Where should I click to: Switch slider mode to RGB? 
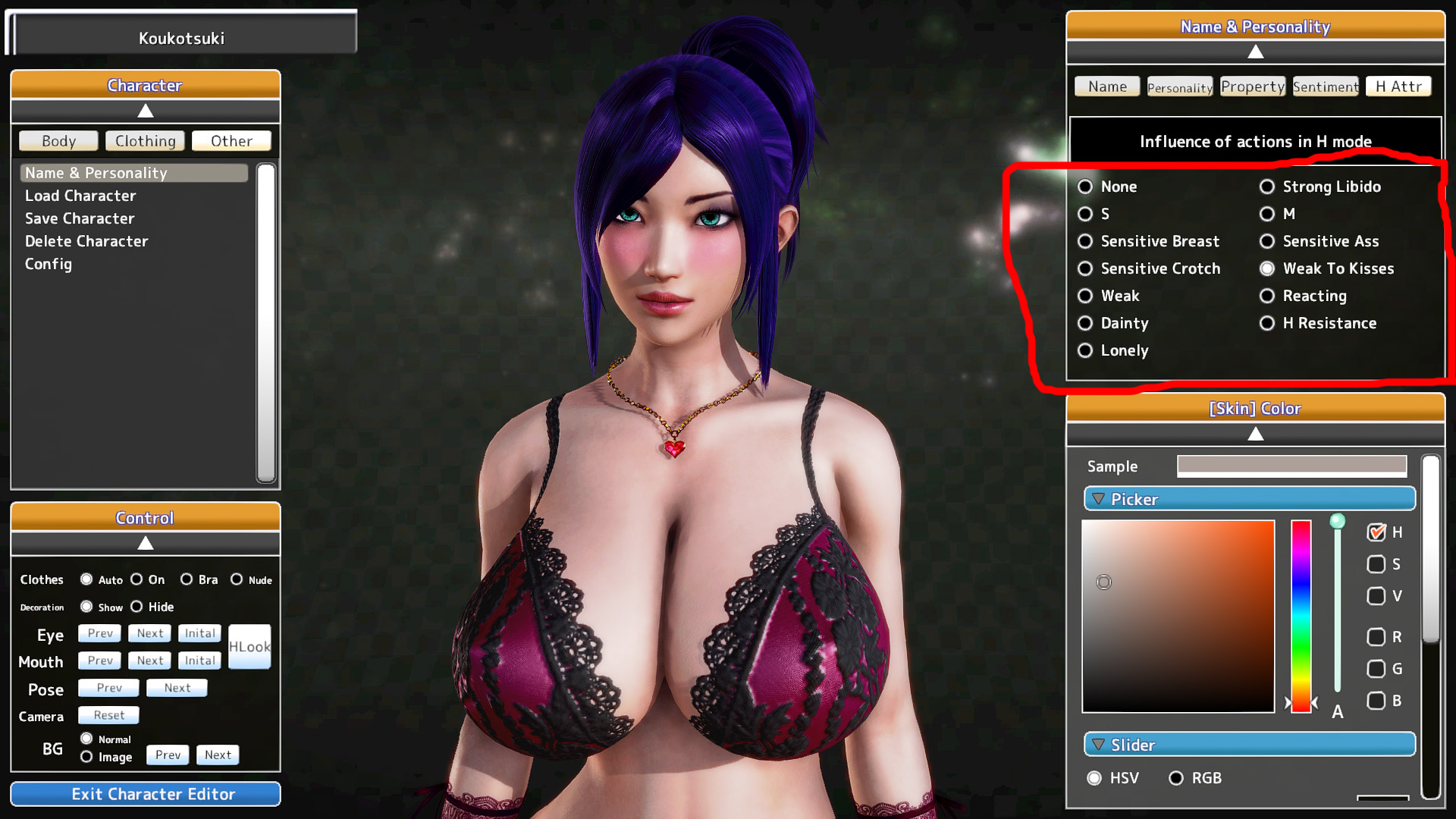click(1176, 778)
